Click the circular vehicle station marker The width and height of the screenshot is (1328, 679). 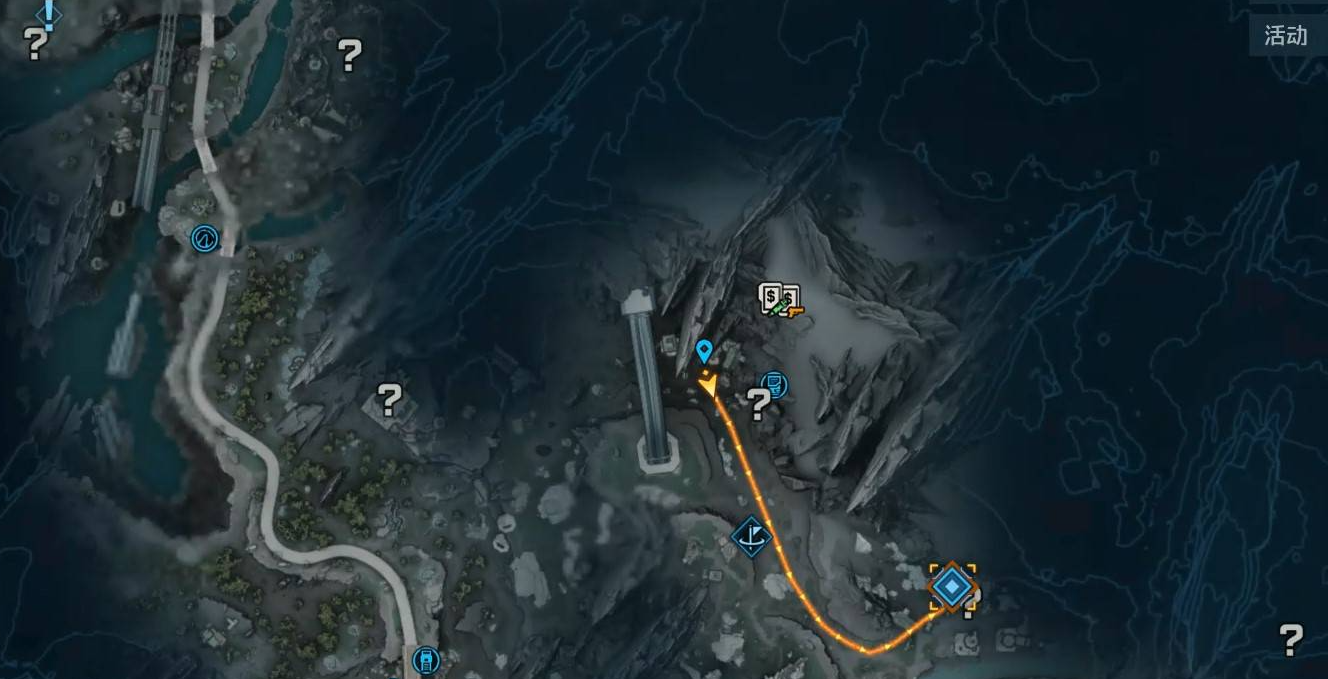426,660
